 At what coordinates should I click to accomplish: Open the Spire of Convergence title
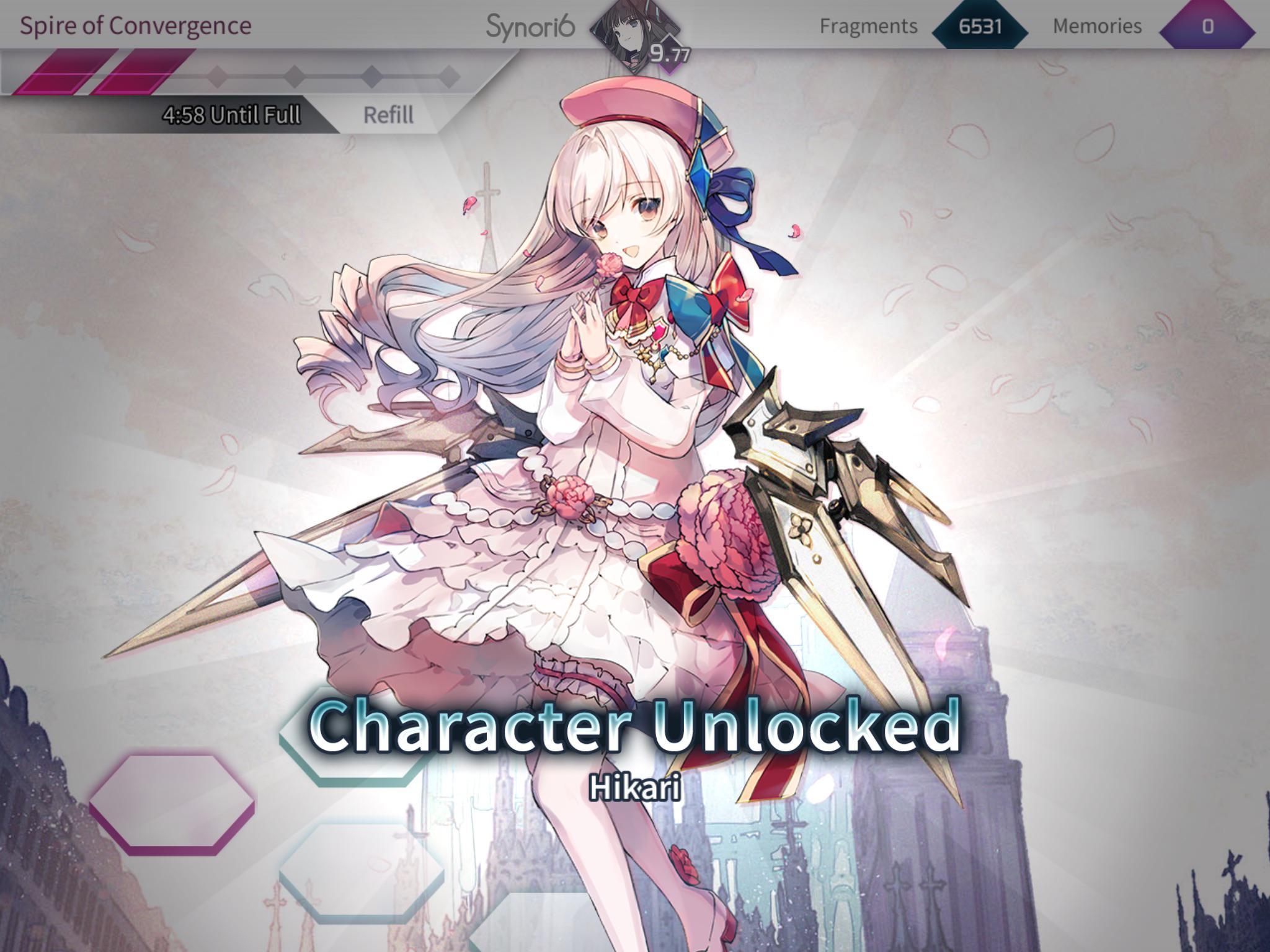click(x=136, y=25)
